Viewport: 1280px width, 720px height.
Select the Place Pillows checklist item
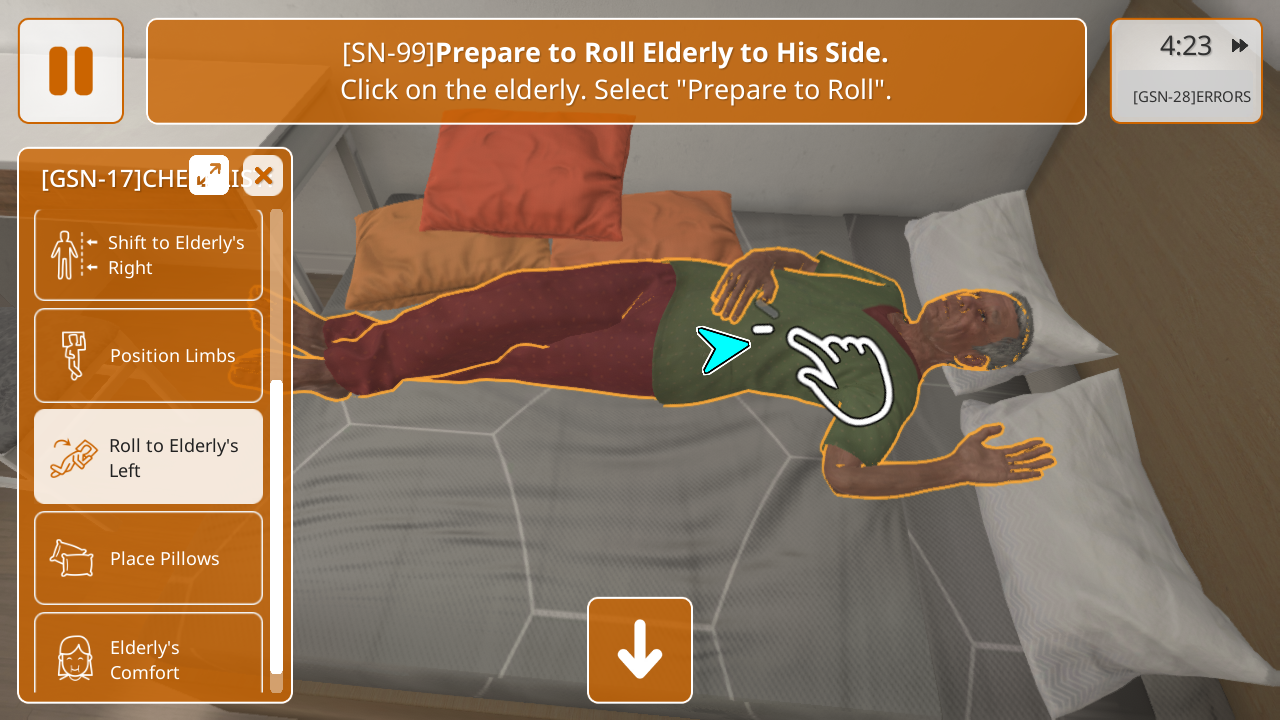point(149,558)
